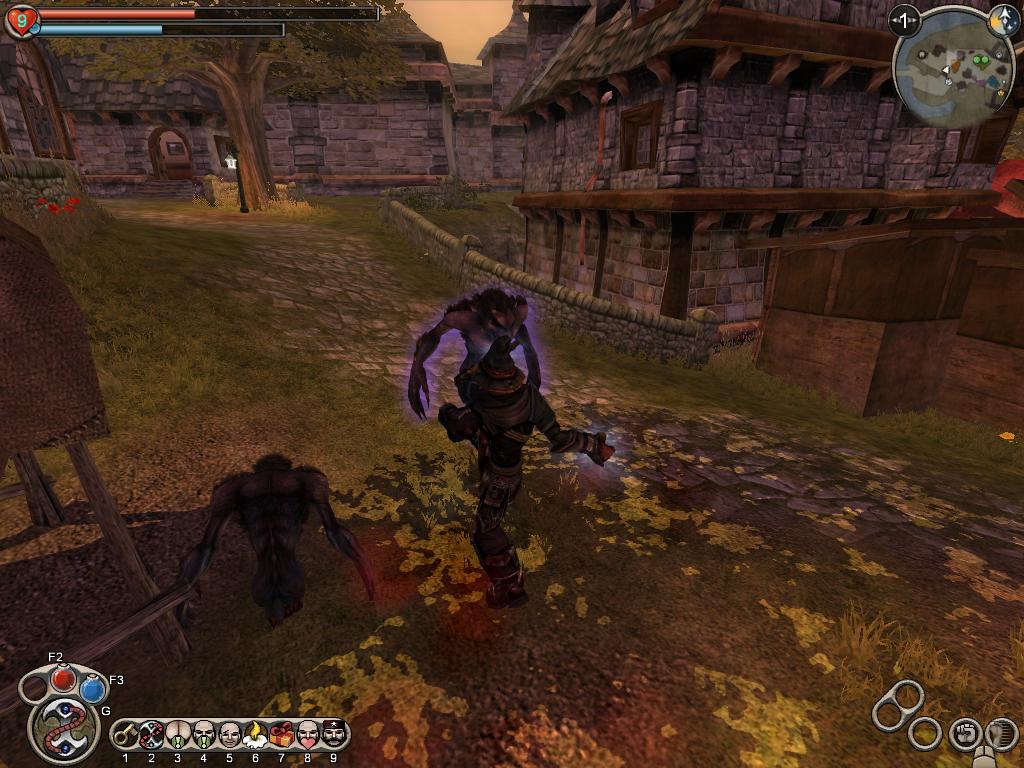Viewport: 1024px width, 768px height.
Task: Use the fart expression icon
Action: (x=178, y=735)
